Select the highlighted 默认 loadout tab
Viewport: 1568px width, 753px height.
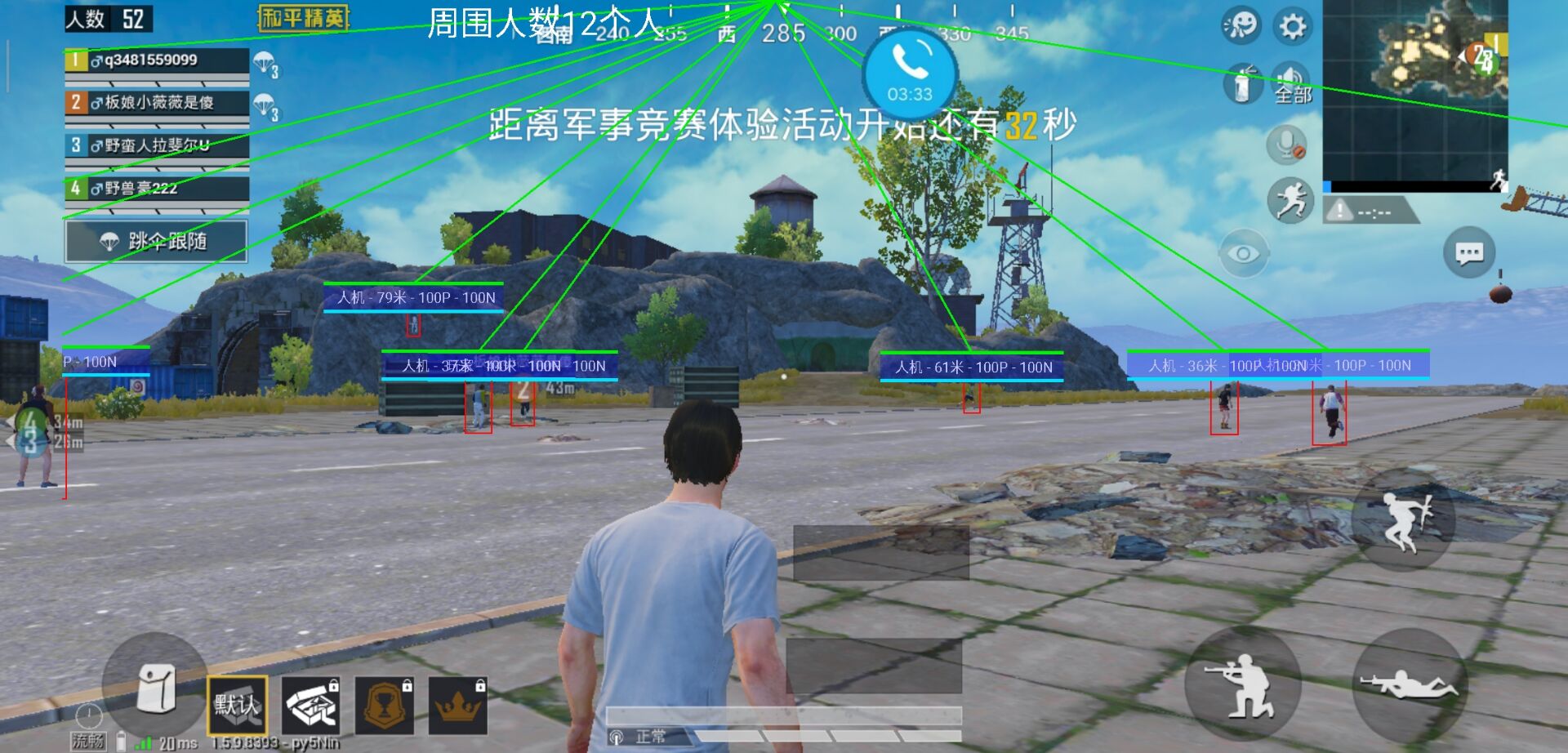[x=235, y=704]
